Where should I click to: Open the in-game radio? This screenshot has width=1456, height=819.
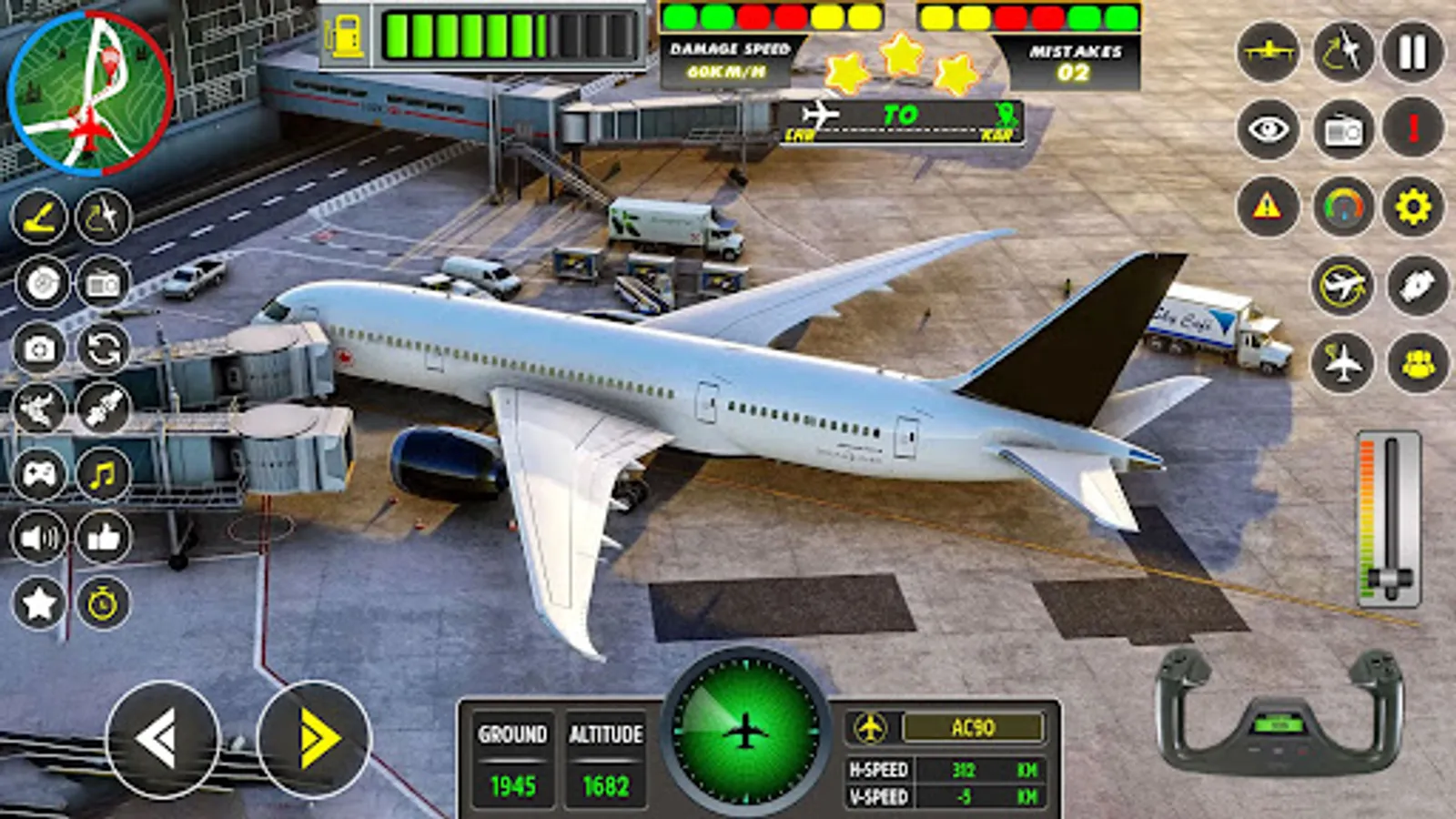(1342, 129)
